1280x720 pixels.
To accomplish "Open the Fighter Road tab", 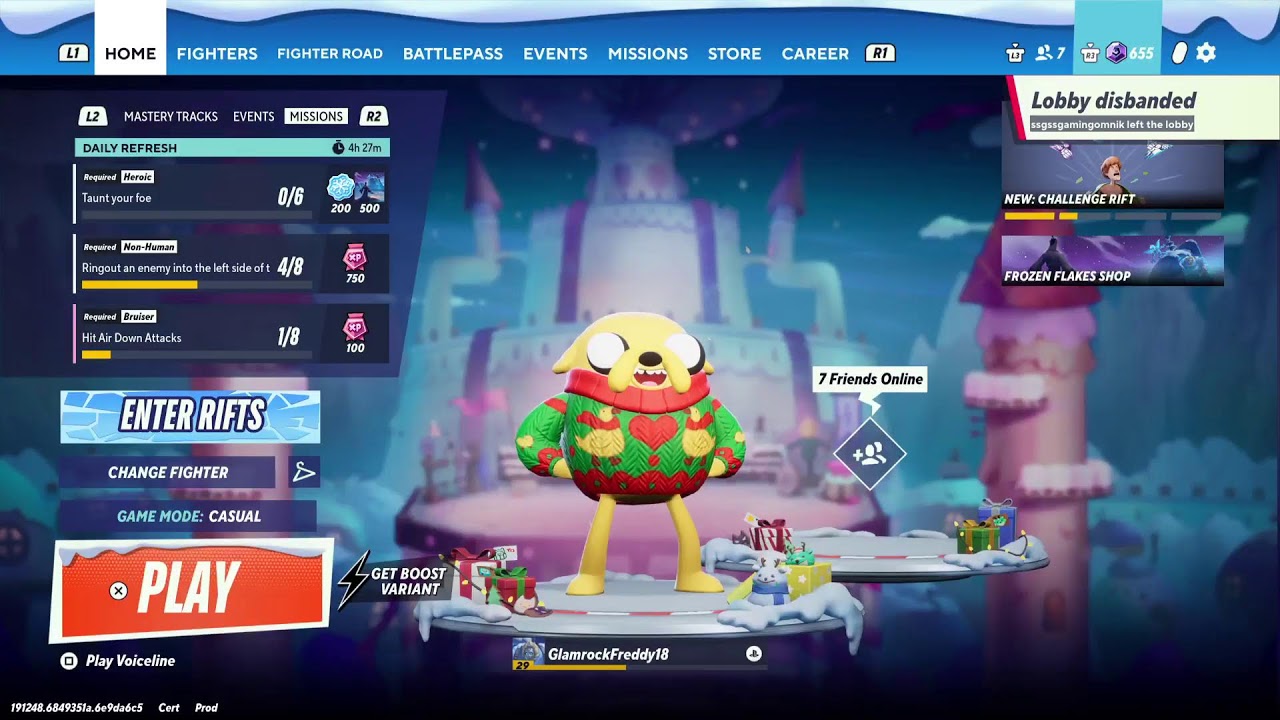I will [330, 54].
